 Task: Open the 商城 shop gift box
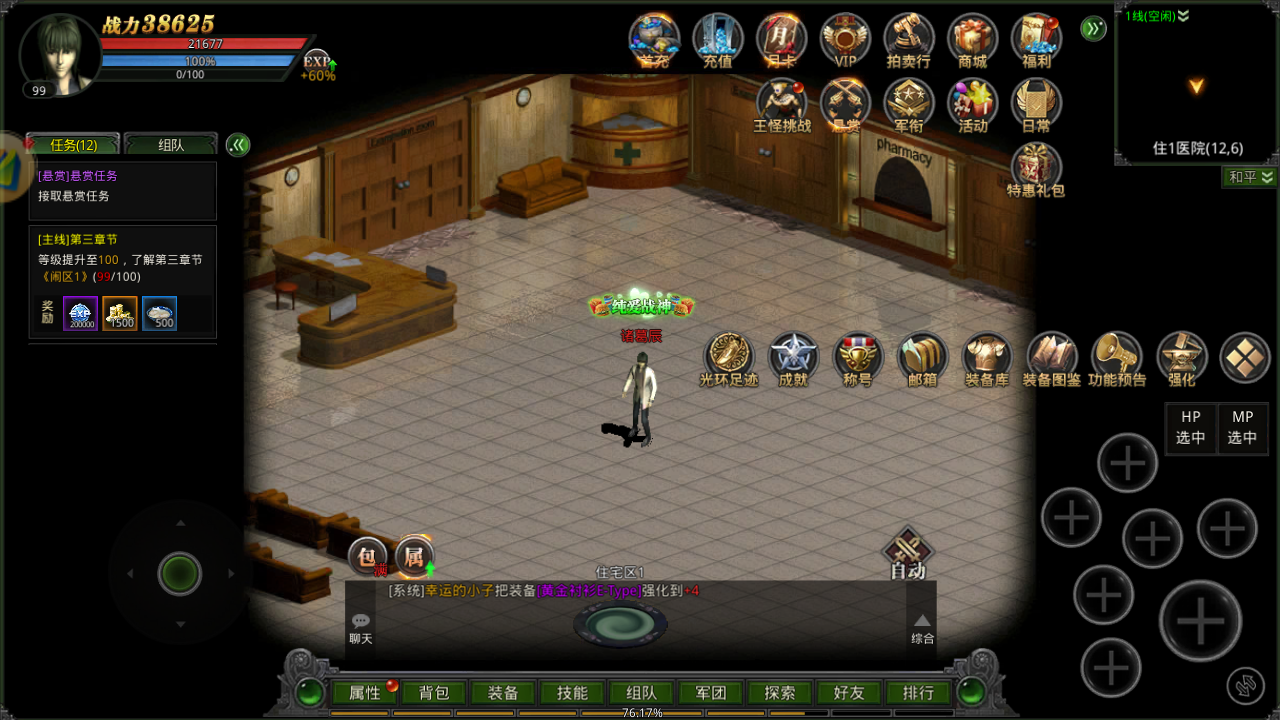tap(972, 41)
